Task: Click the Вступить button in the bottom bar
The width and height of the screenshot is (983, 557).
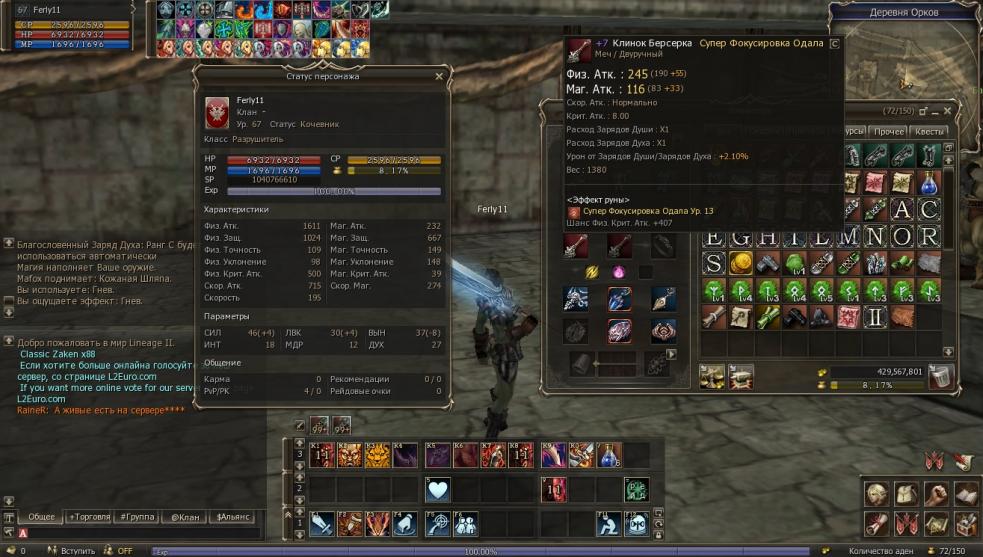Action: coord(77,551)
